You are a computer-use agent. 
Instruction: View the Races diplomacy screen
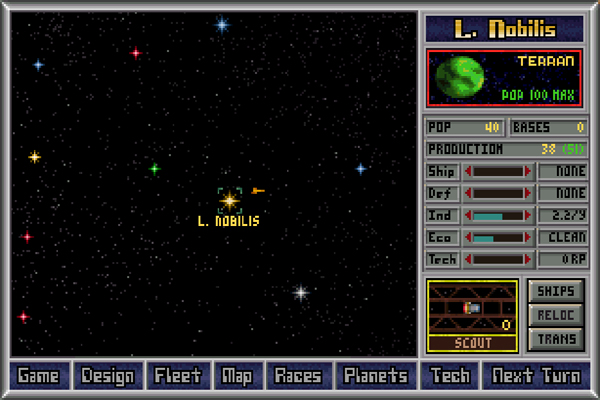tap(298, 376)
